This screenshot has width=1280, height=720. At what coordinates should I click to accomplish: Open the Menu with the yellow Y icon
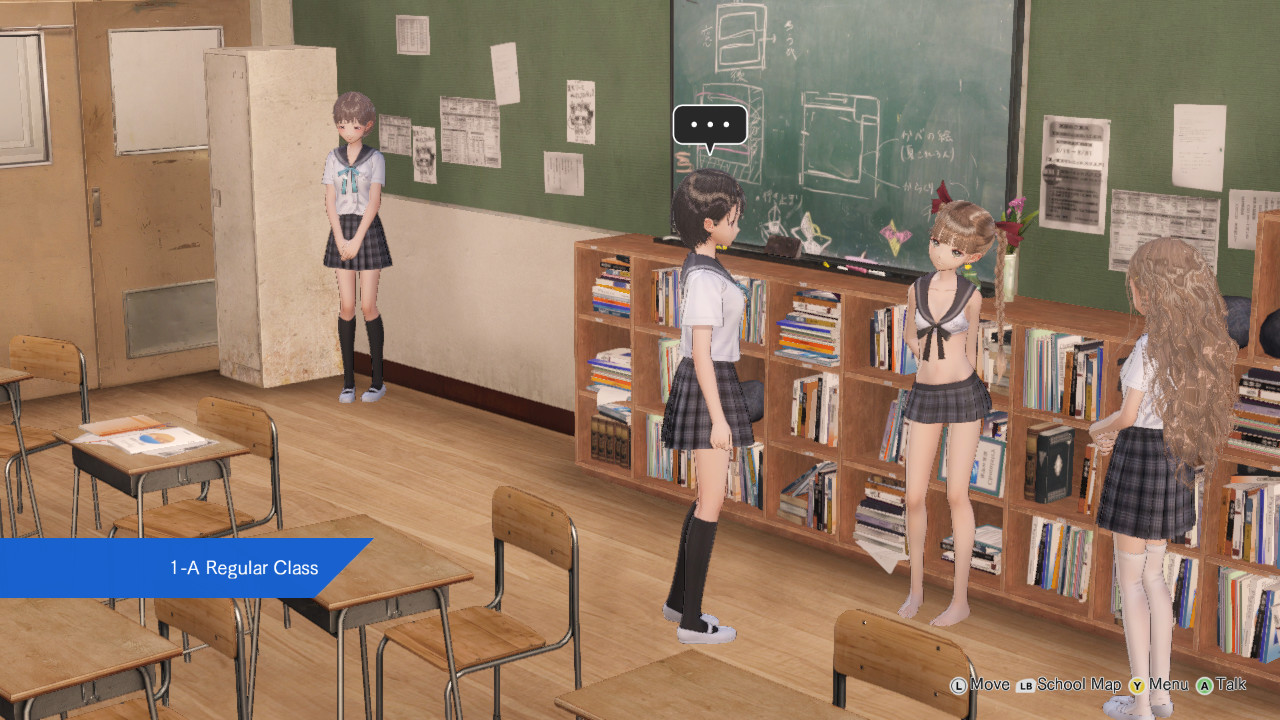point(1137,685)
